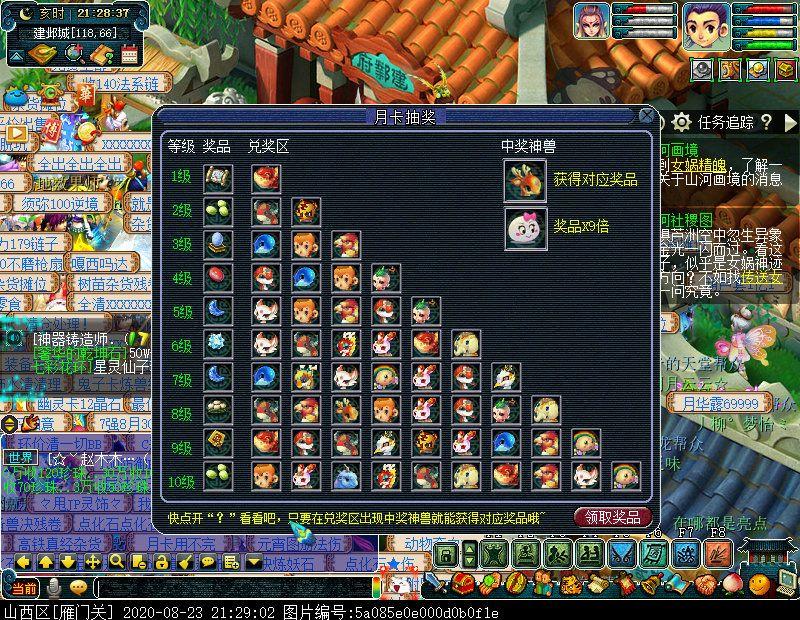Open the red treasure chest bag icon
800x620 pixels.
[x=462, y=583]
